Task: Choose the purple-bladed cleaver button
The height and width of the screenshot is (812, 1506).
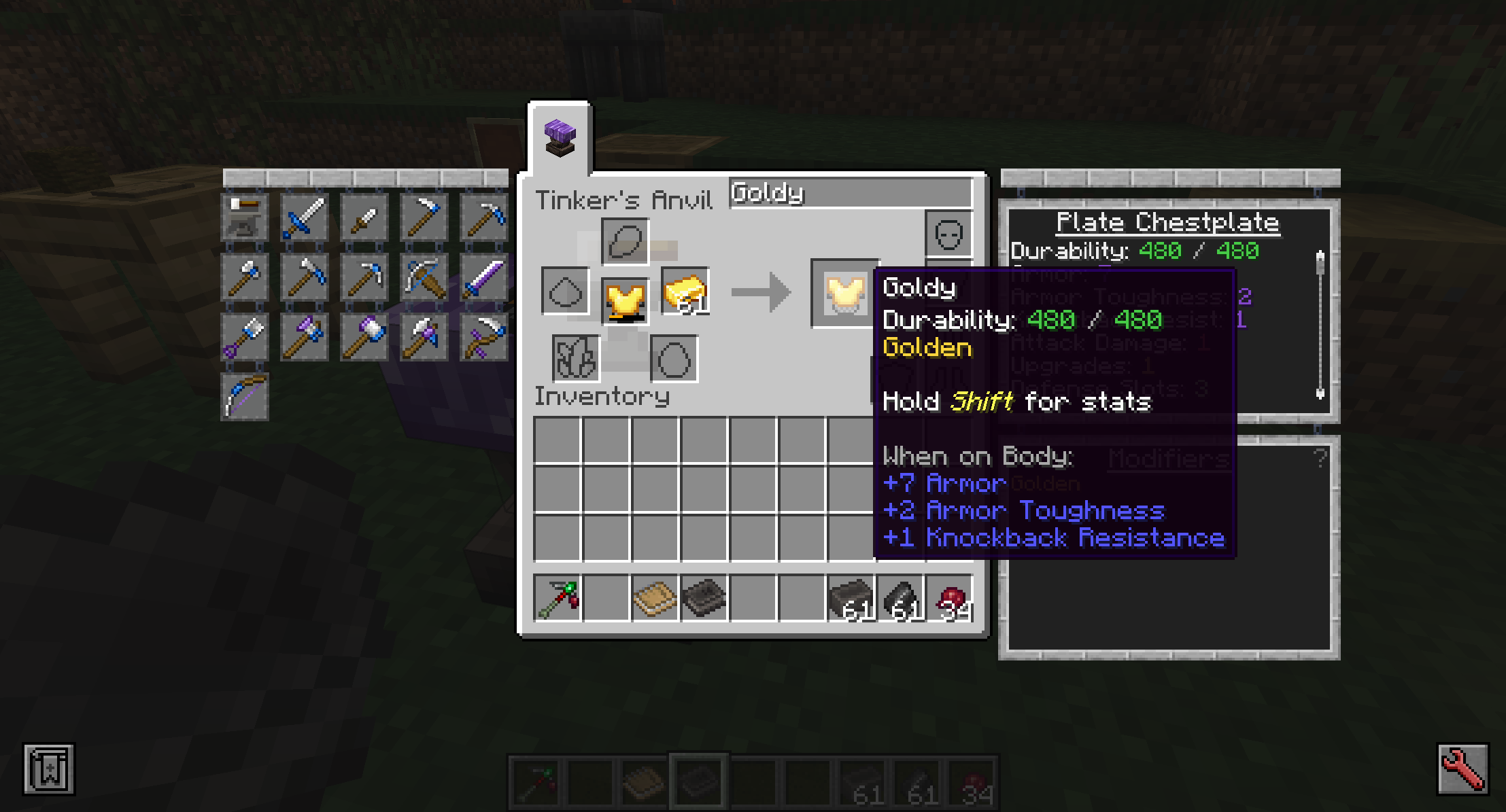Action: point(483,277)
